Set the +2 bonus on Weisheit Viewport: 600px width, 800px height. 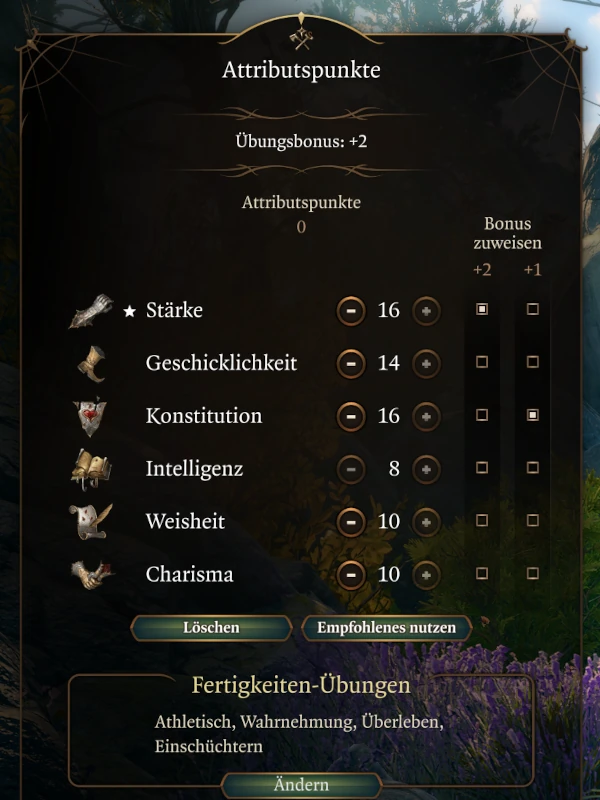point(482,520)
